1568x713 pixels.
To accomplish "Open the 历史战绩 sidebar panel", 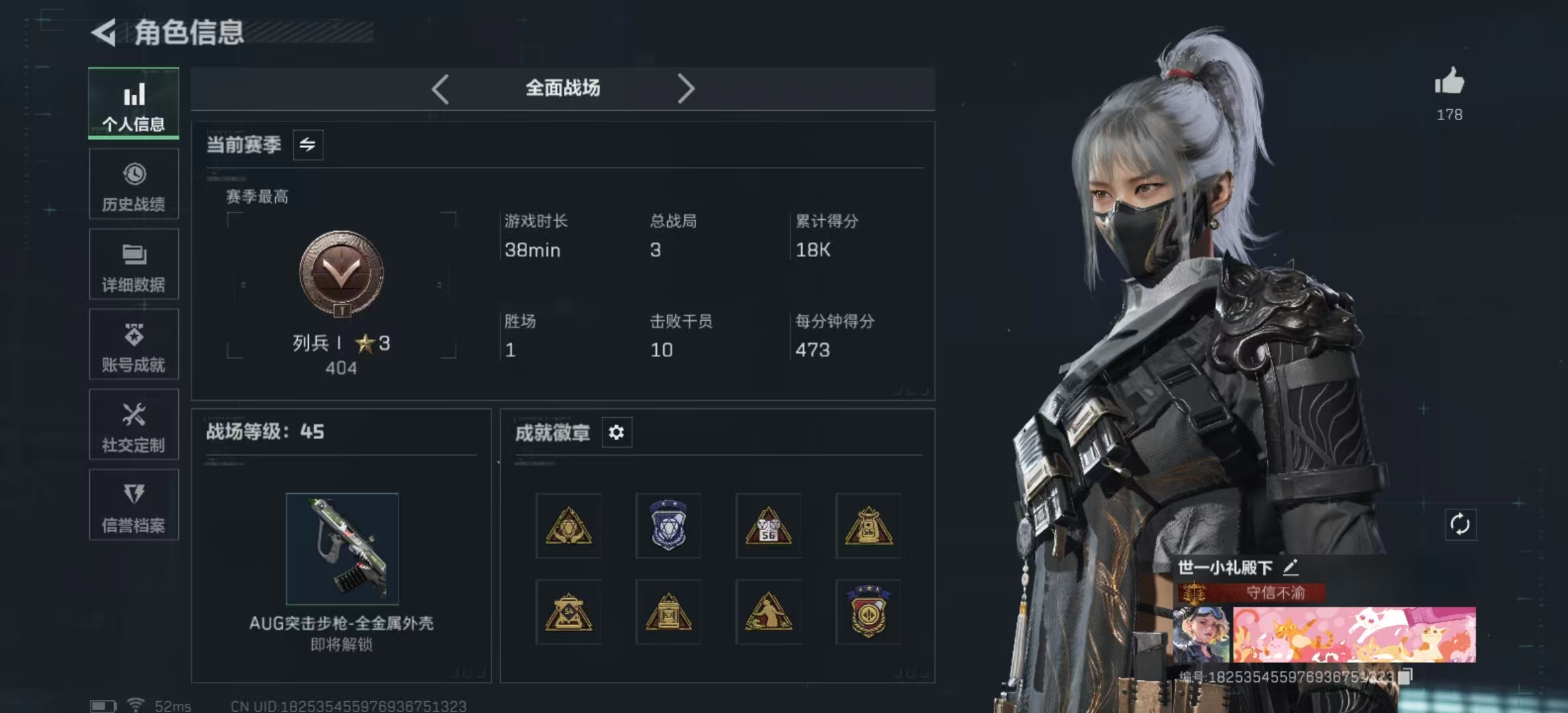I will (133, 184).
